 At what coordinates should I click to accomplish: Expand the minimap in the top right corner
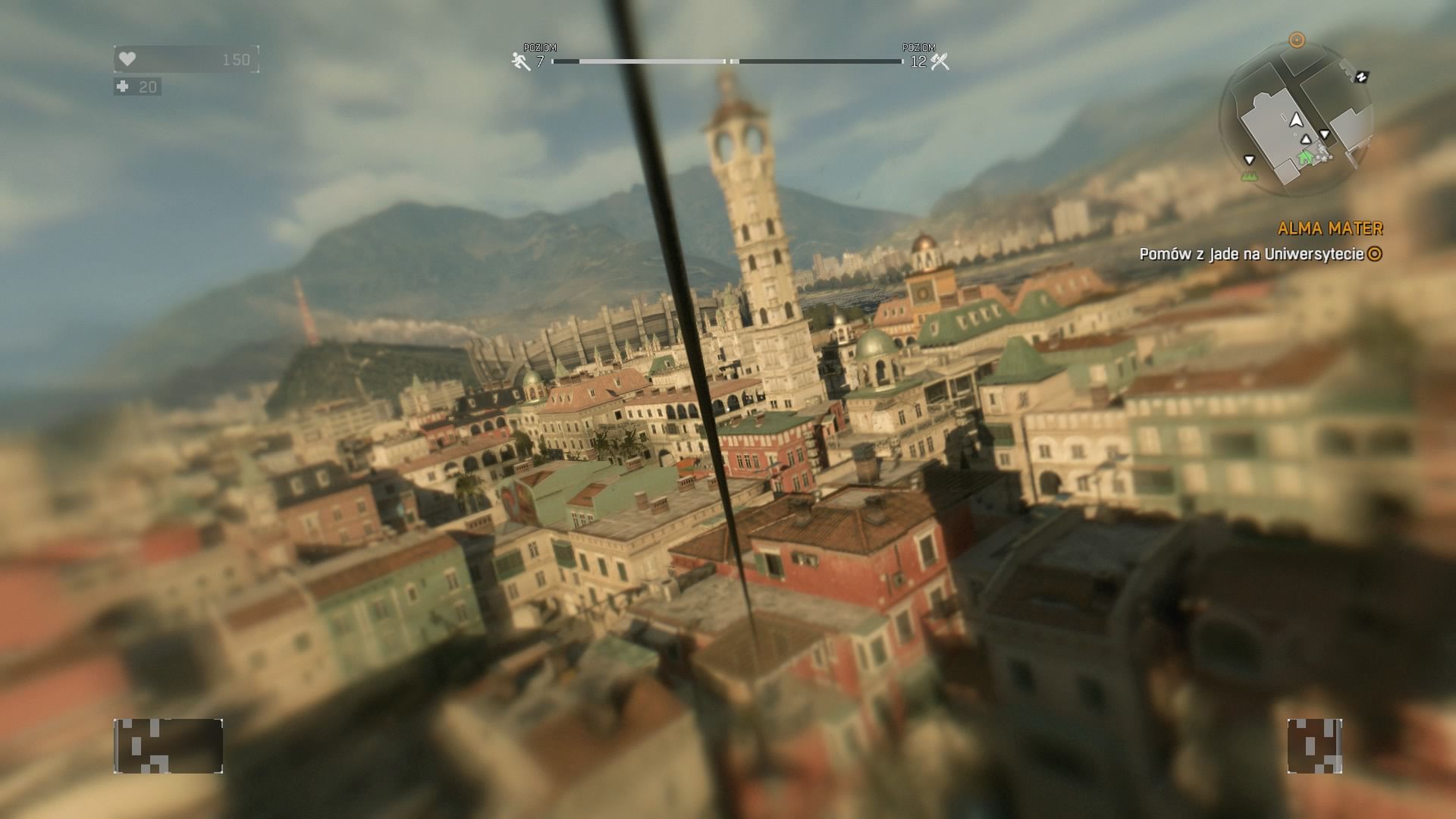pyautogui.click(x=1297, y=118)
